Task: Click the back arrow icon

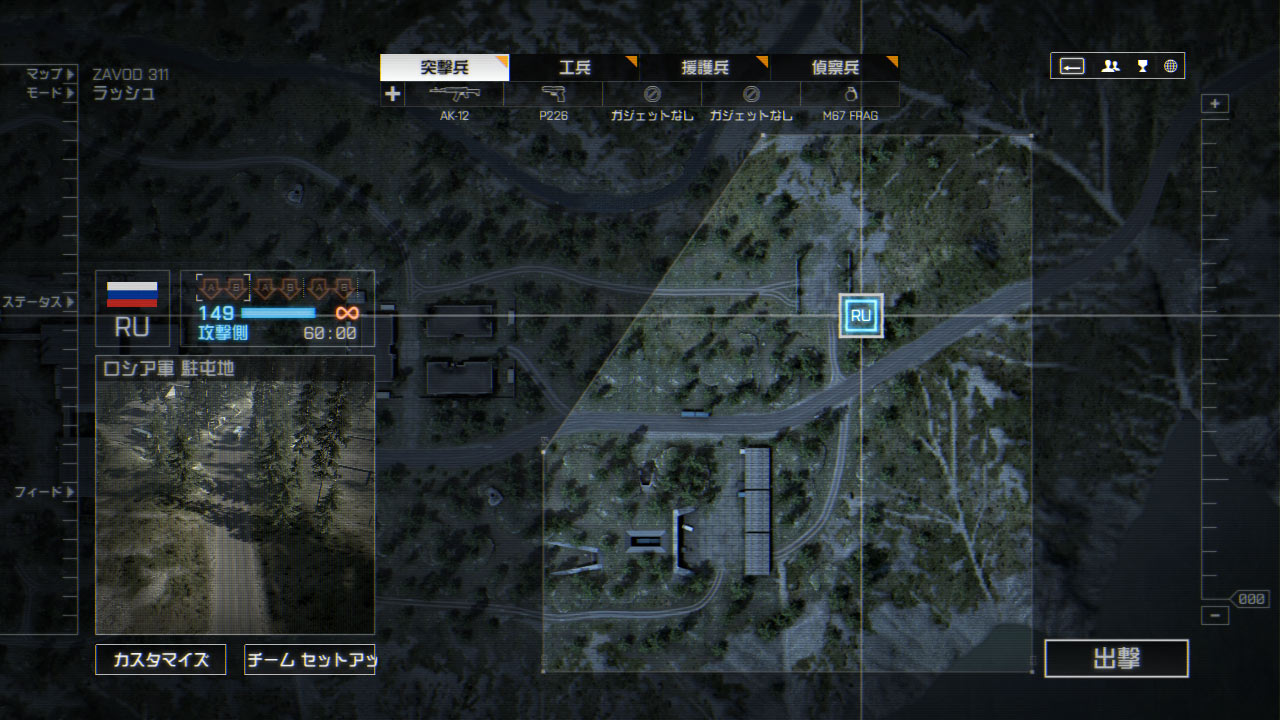Action: point(1072,66)
